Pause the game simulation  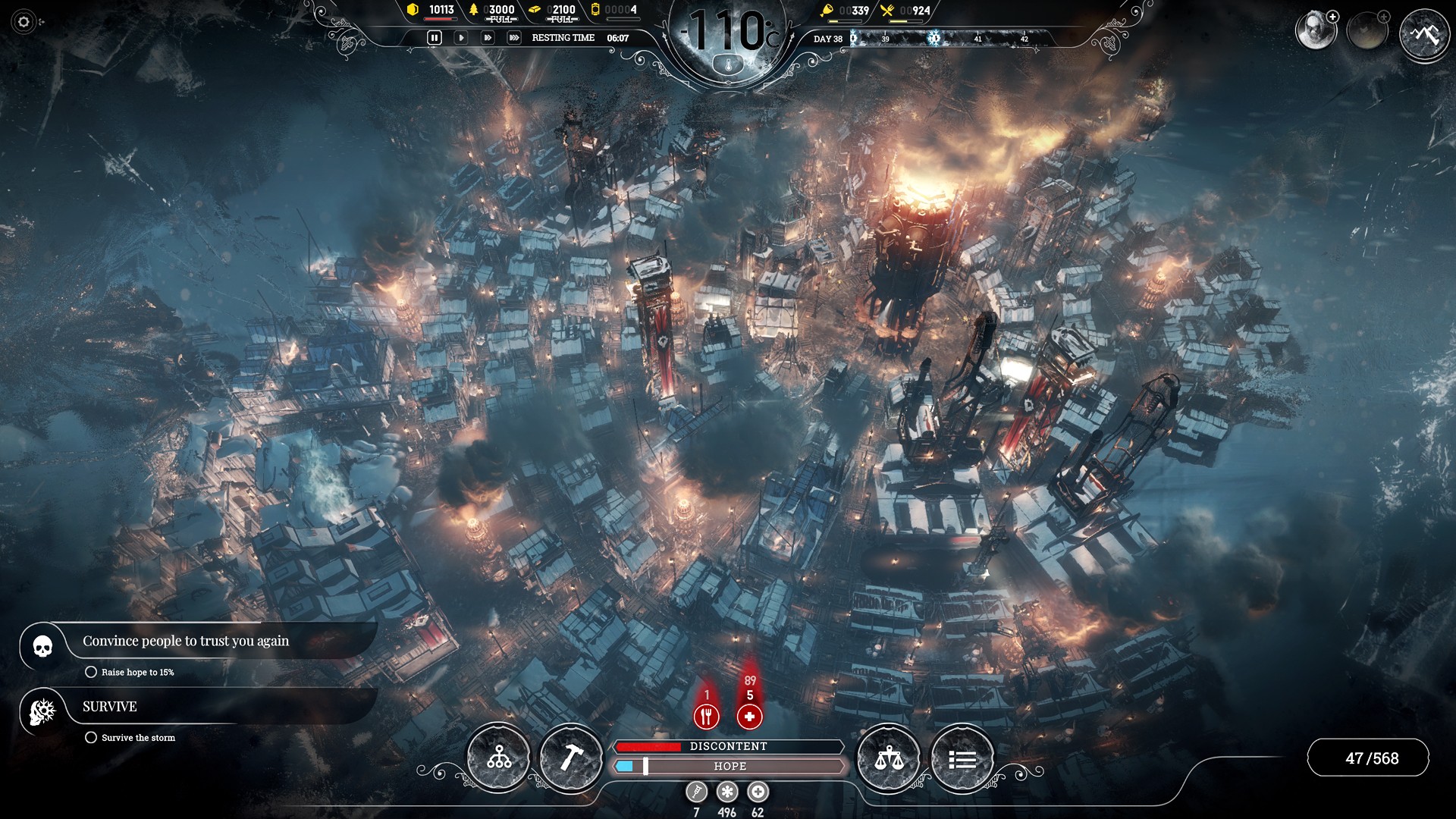(x=435, y=36)
